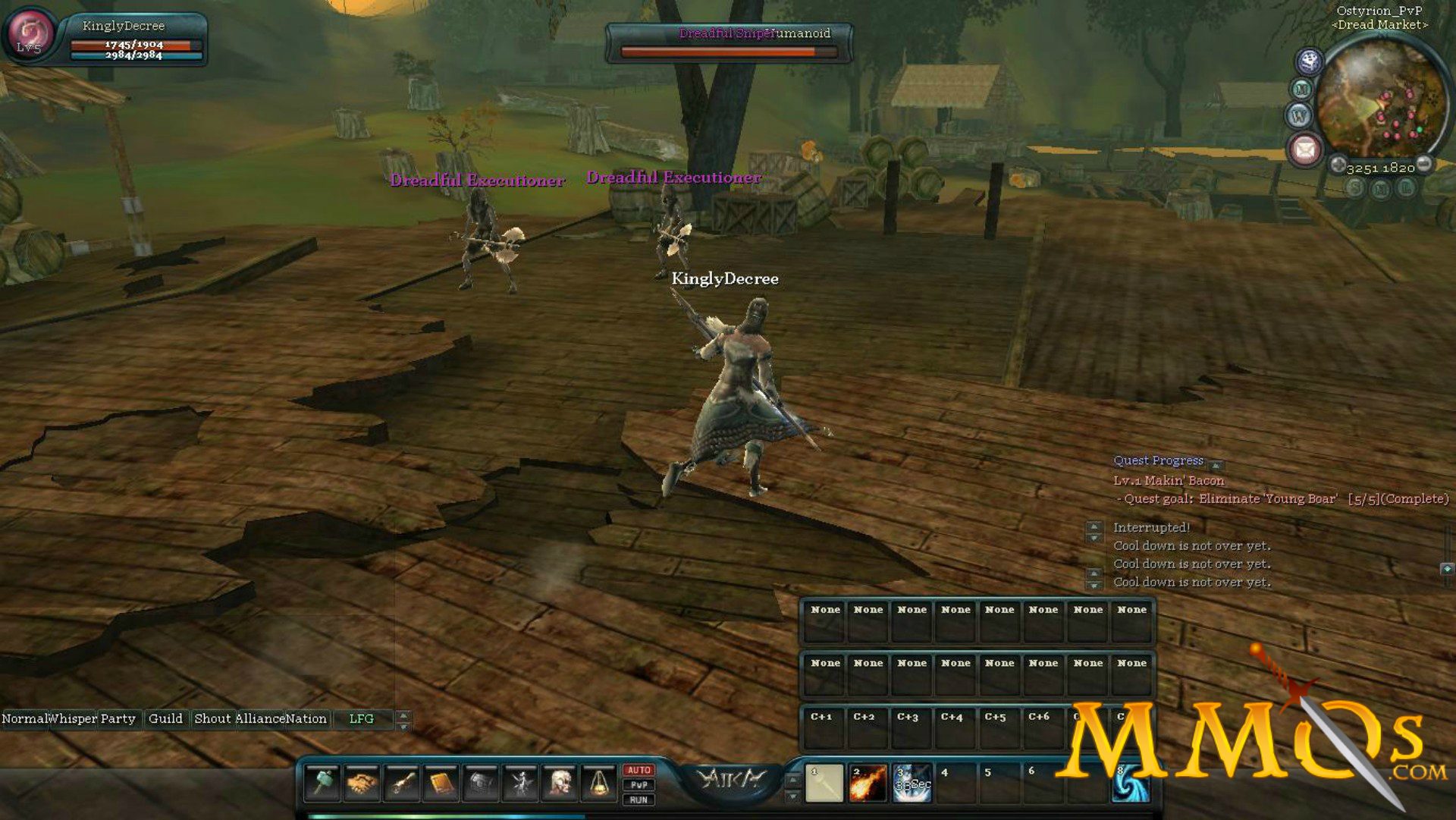Open the mail icon beside the minimap
The image size is (1456, 820).
(1304, 148)
